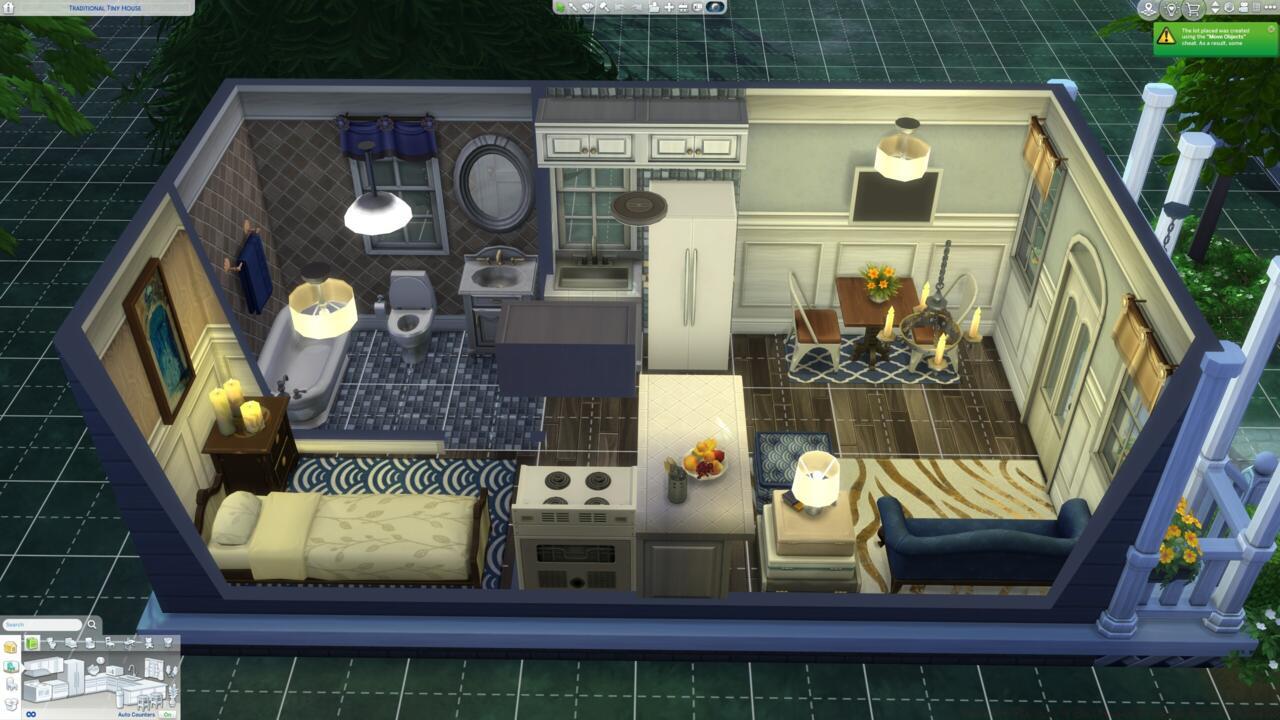Toggle the lightbulb lighting controls
The width and height of the screenshot is (1280, 720).
click(x=1172, y=9)
